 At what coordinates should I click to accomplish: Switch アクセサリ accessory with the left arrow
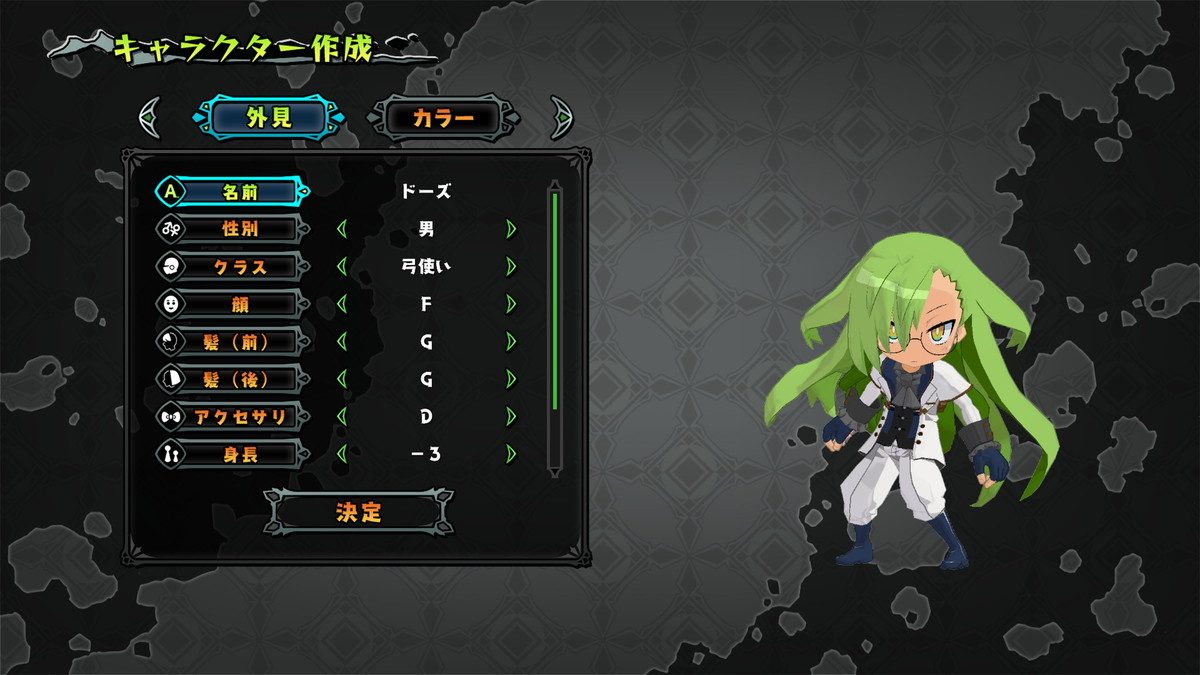[342, 416]
